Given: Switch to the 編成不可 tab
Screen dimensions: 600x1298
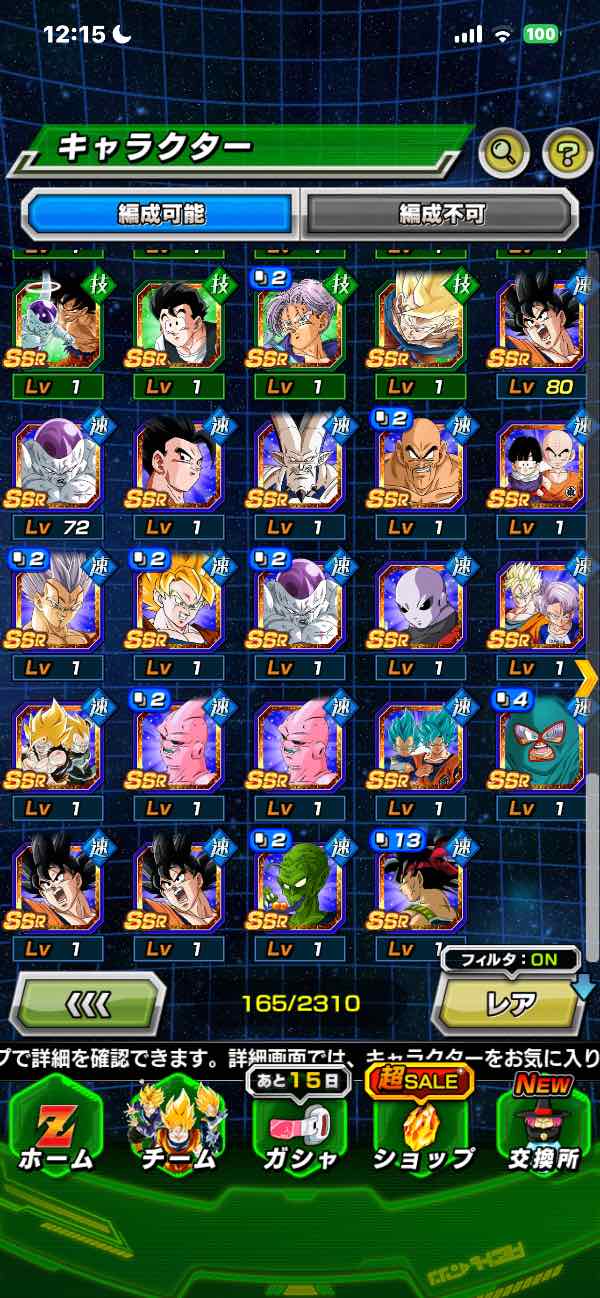Looking at the screenshot, I should coord(440,213).
